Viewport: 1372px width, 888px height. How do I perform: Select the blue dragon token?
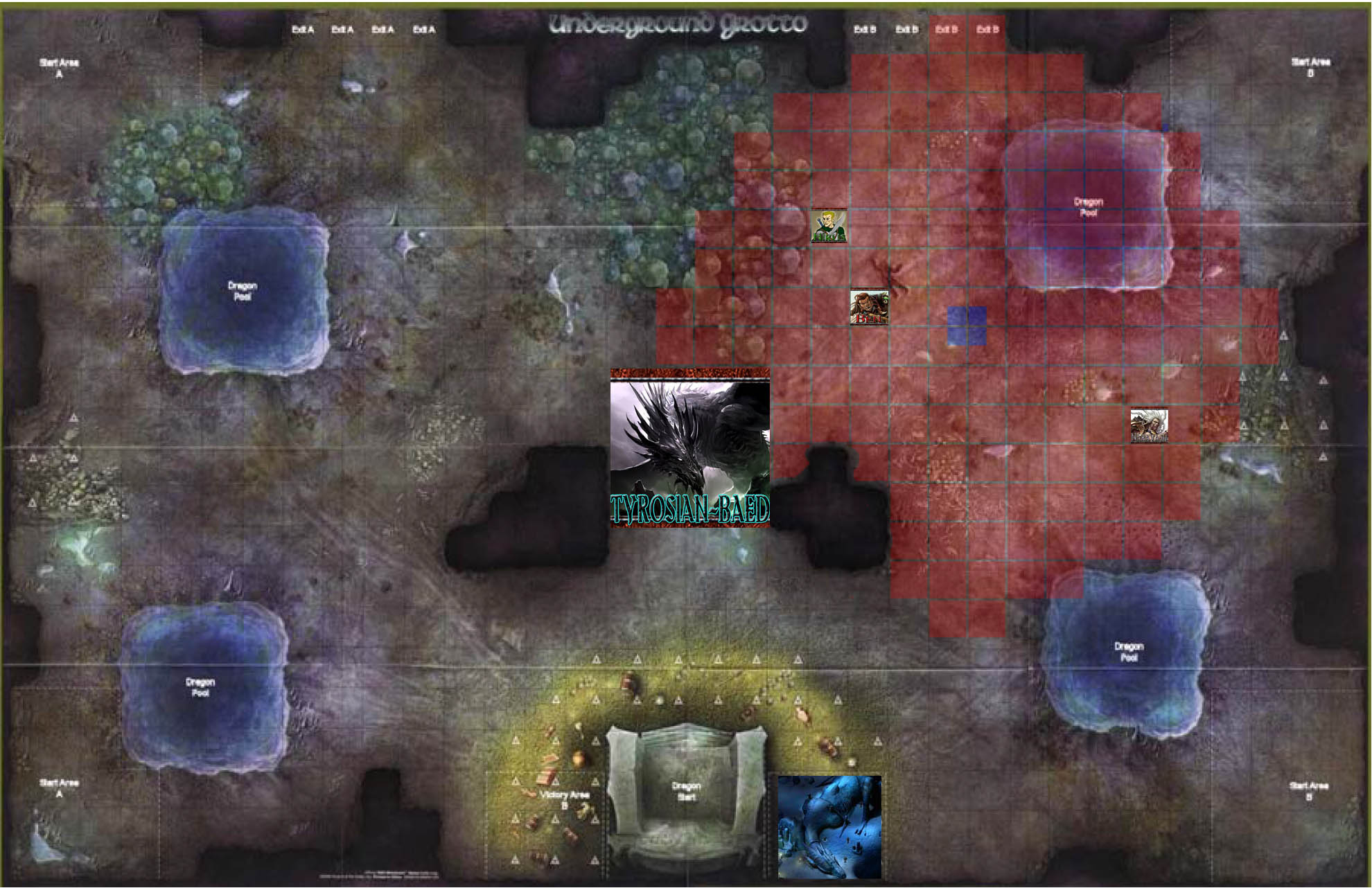[x=829, y=826]
